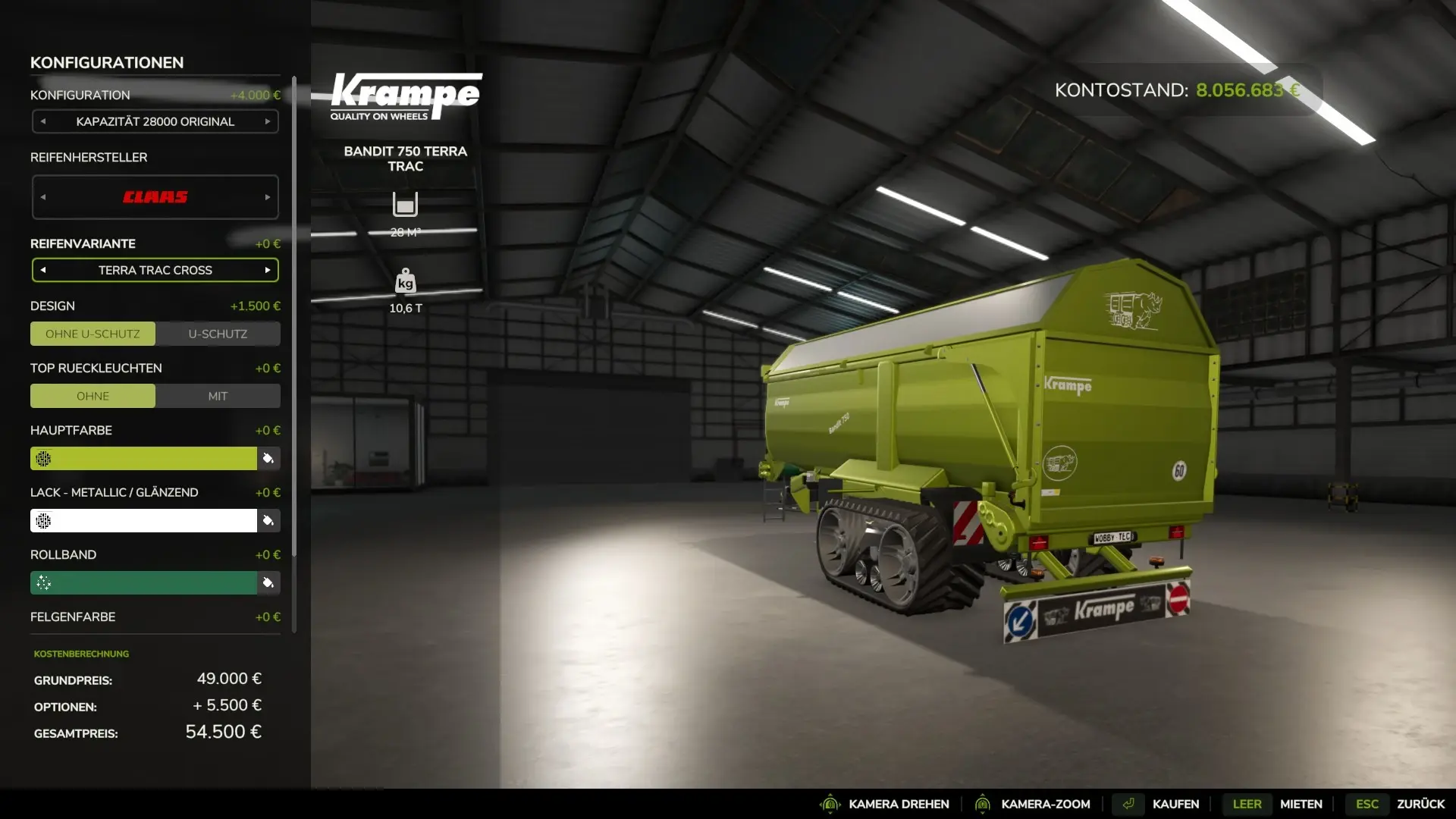This screenshot has height=819, width=1456.
Task: Buy the trailer with Kaufen
Action: (x=1175, y=804)
